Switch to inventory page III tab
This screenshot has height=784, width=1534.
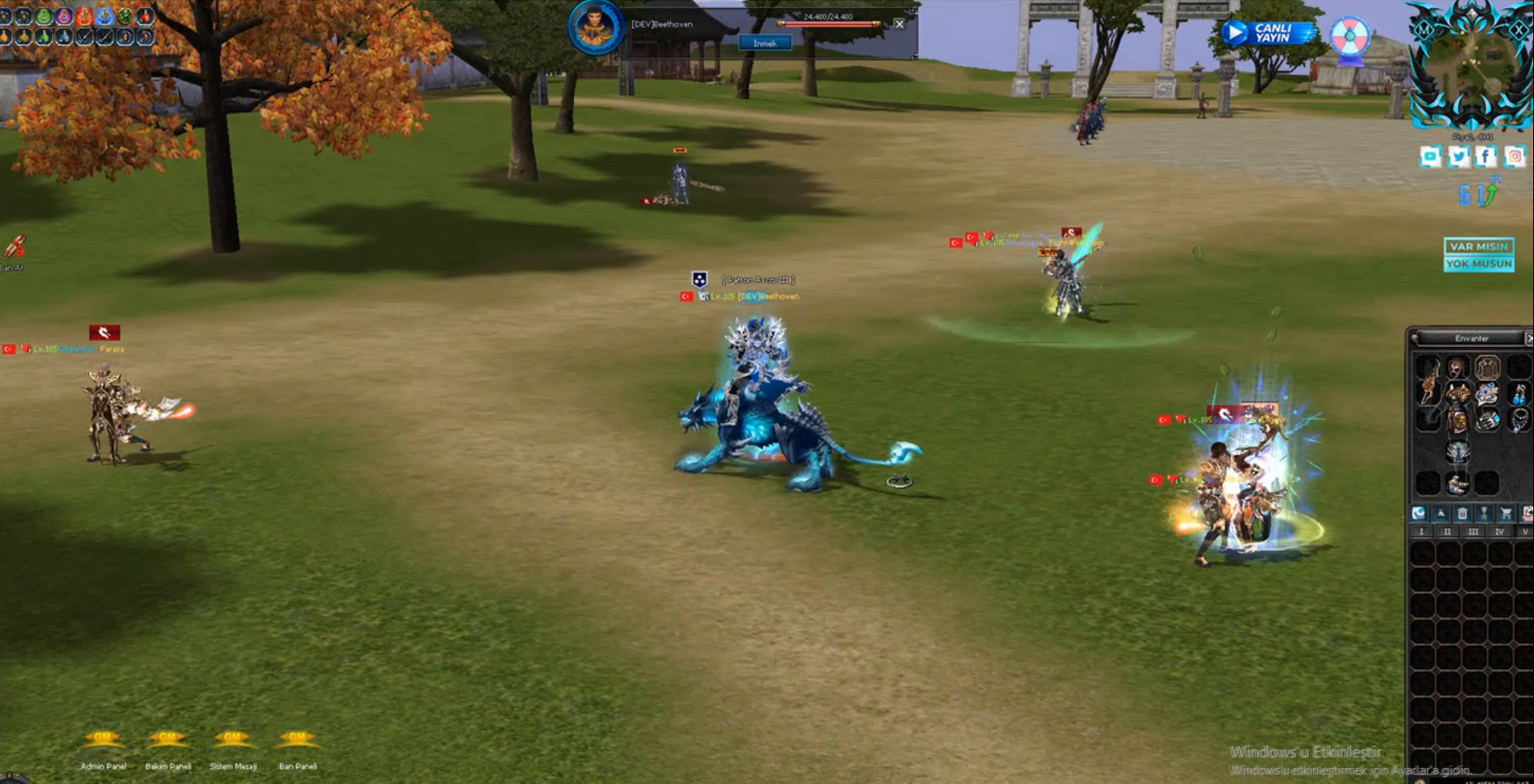pos(1473,532)
